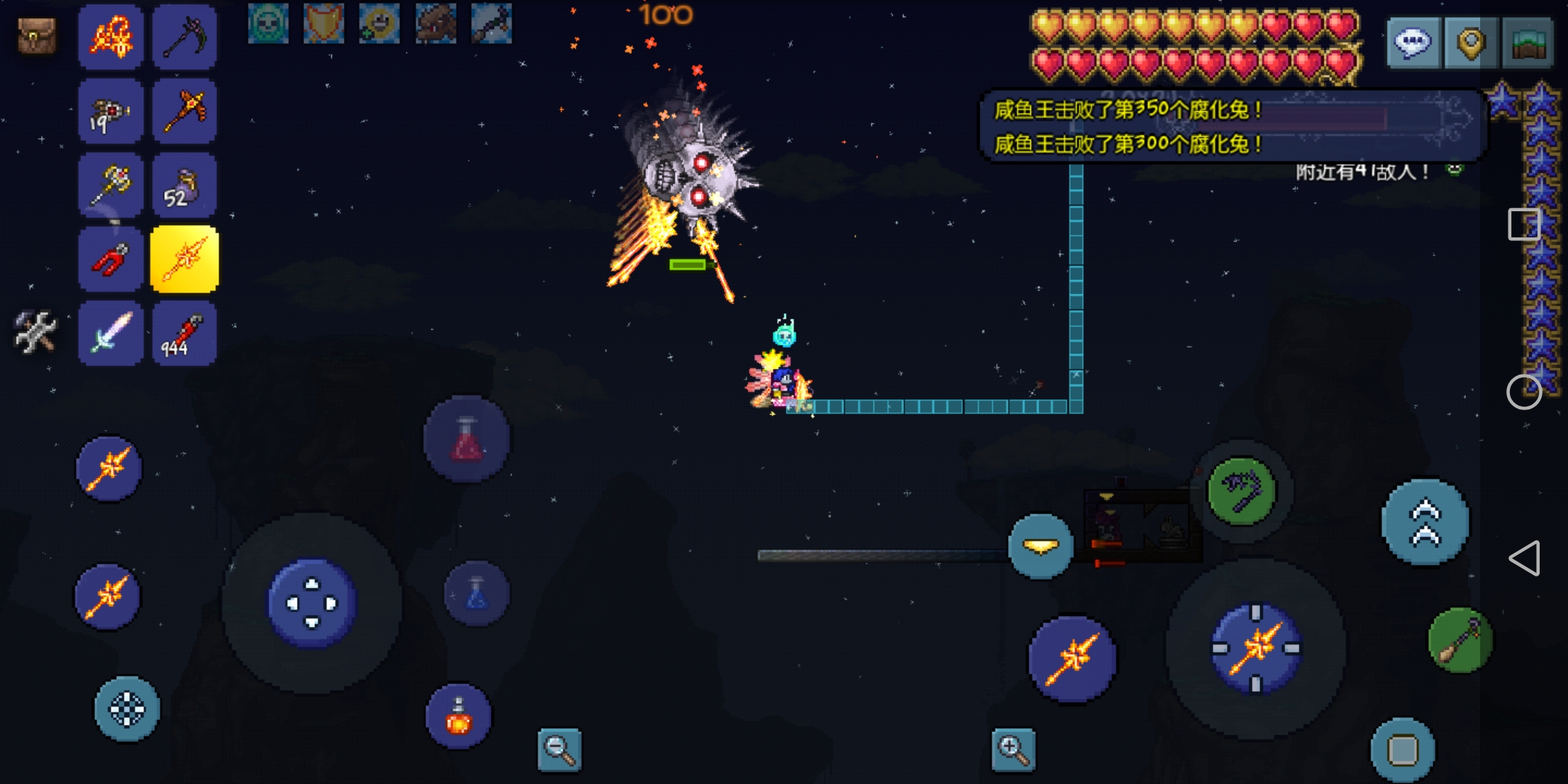Viewport: 1568px width, 784px height.
Task: Select the dark pickaxe hotbar slot
Action: click(185, 36)
